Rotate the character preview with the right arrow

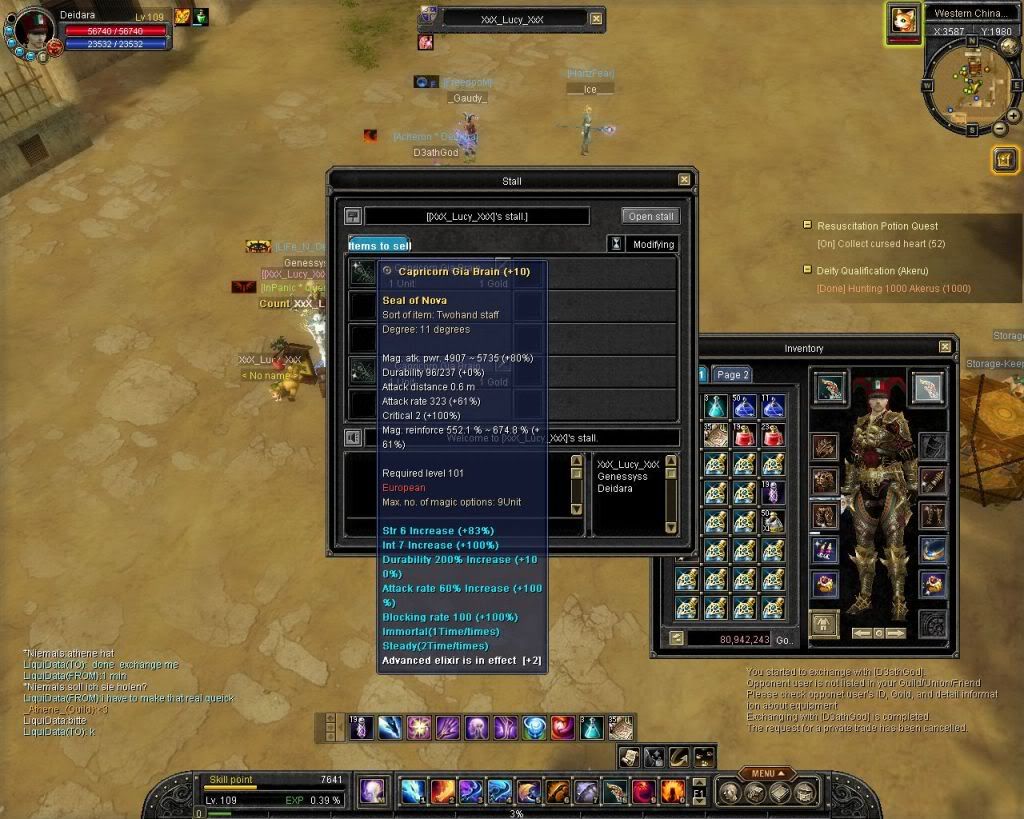(x=896, y=633)
